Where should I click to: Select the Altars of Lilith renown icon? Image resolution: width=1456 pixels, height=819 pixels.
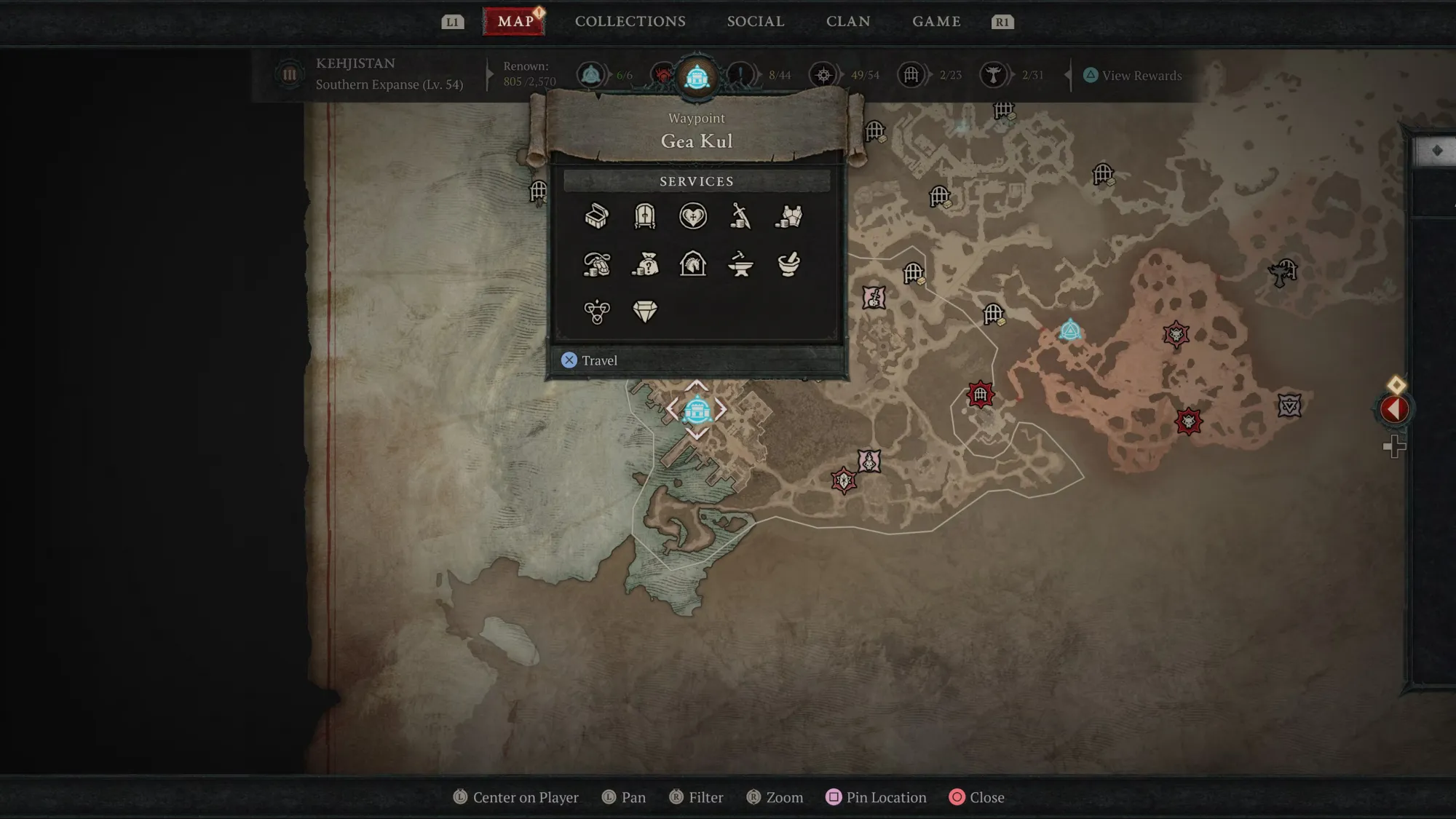pos(993,75)
